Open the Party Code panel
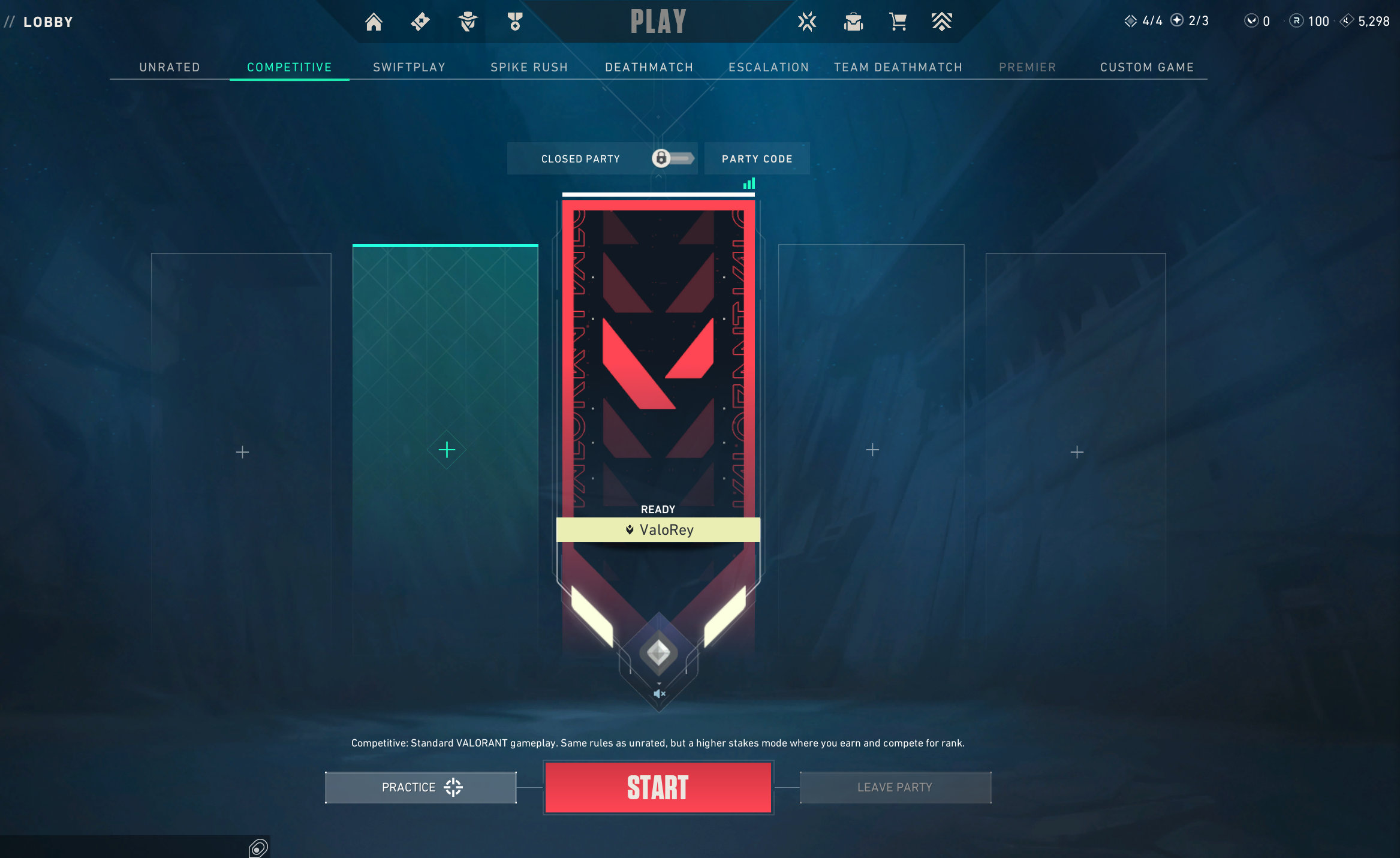Viewport: 1400px width, 858px height. click(757, 158)
